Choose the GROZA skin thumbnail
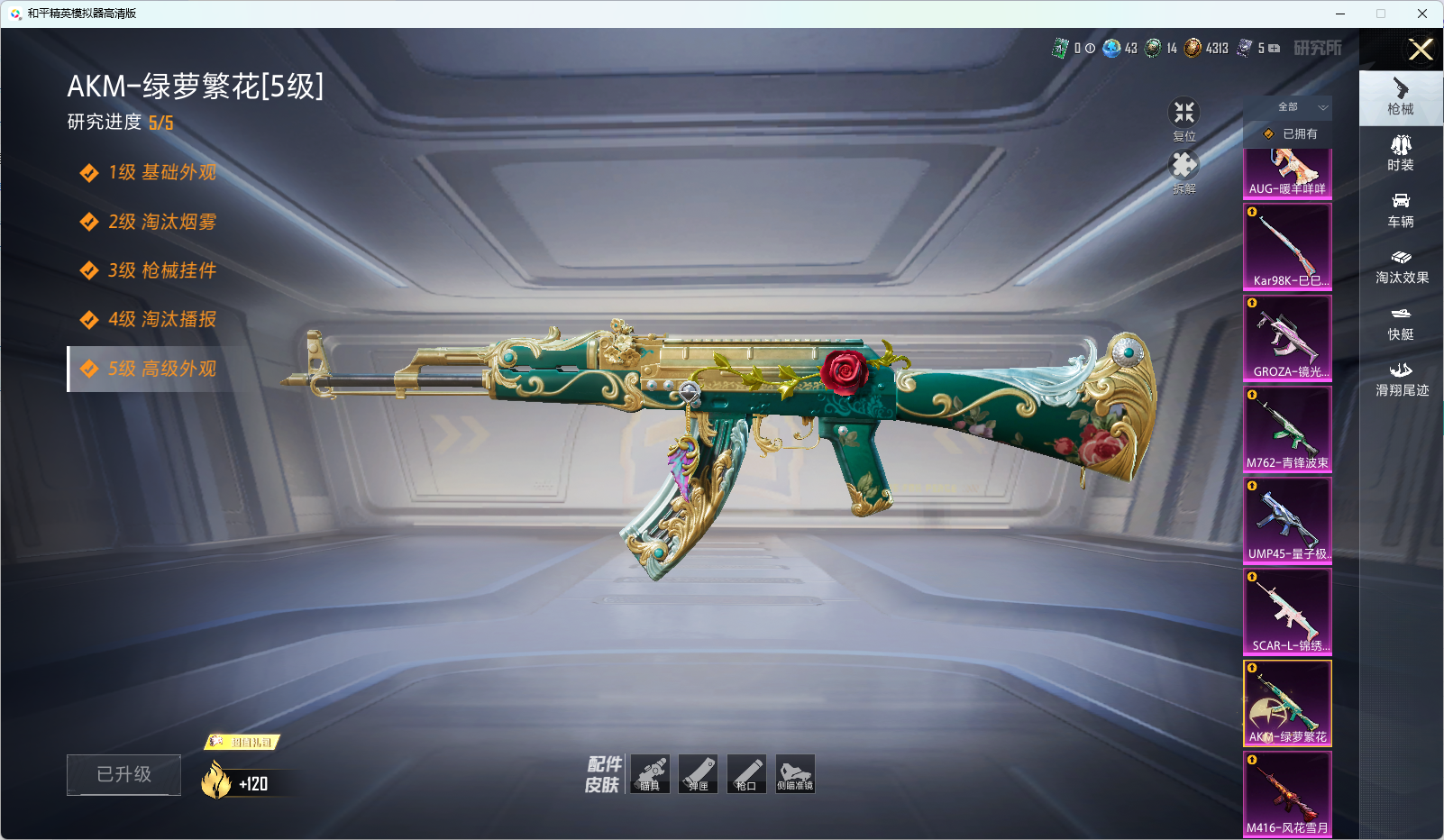 click(x=1287, y=337)
